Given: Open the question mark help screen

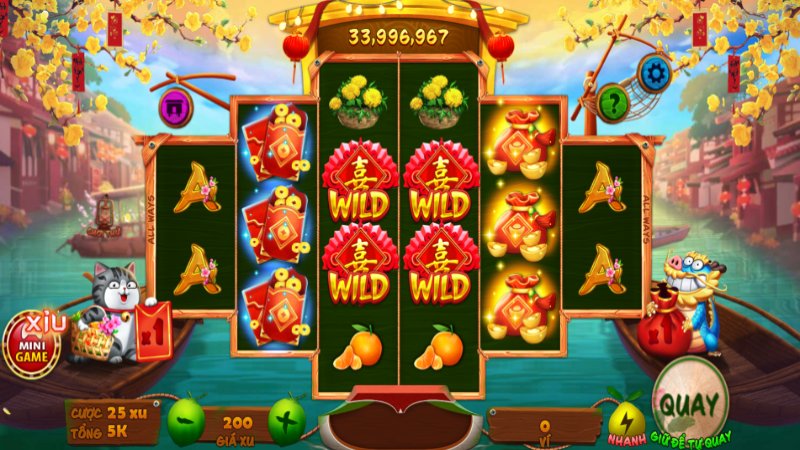Looking at the screenshot, I should [613, 101].
